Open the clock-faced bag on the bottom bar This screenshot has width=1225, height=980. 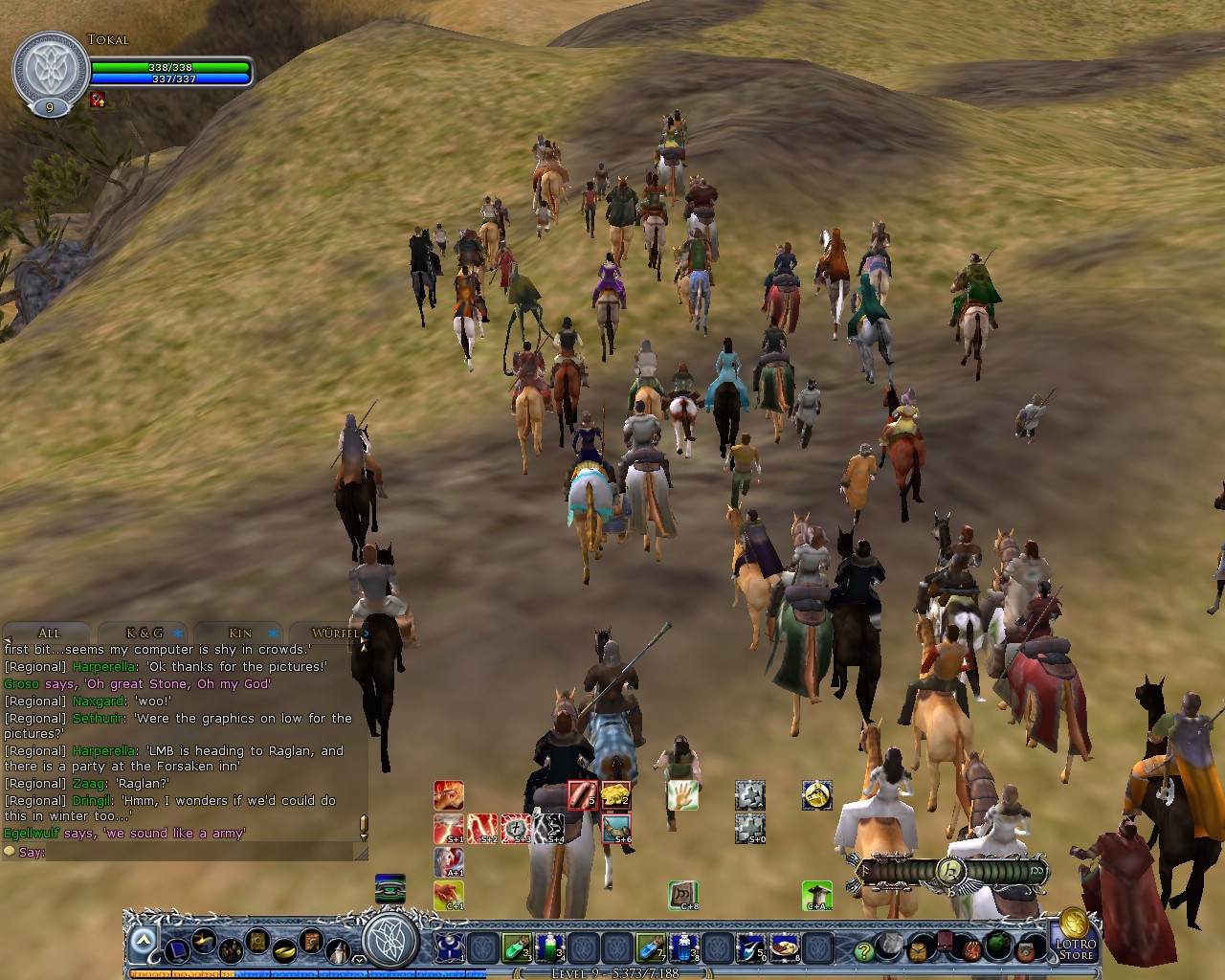click(x=918, y=950)
